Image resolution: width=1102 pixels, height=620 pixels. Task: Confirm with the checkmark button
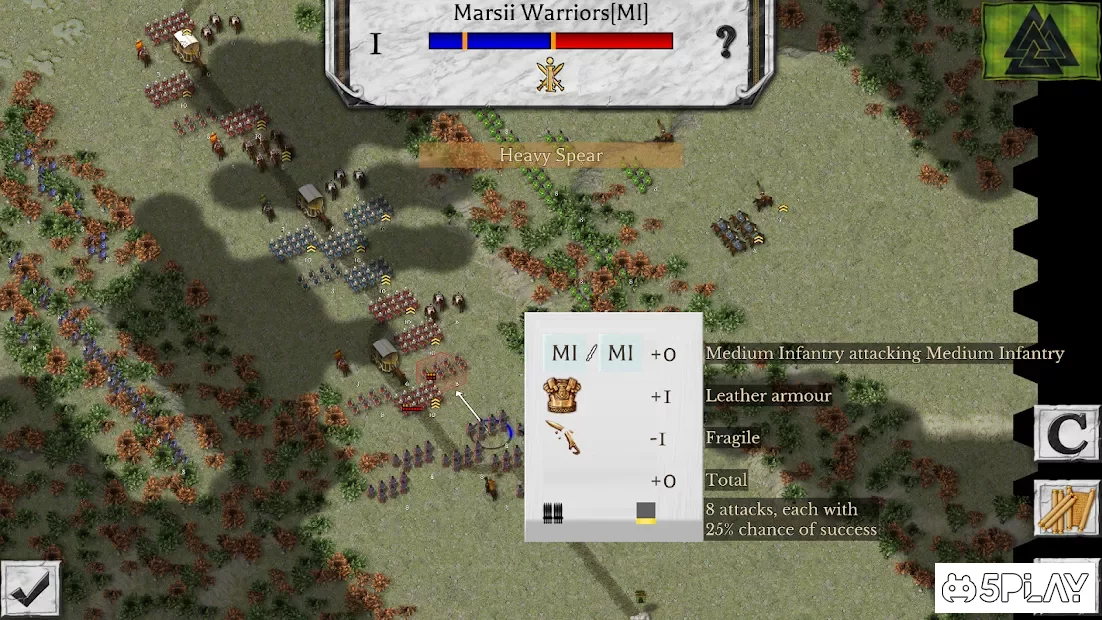[x=30, y=590]
